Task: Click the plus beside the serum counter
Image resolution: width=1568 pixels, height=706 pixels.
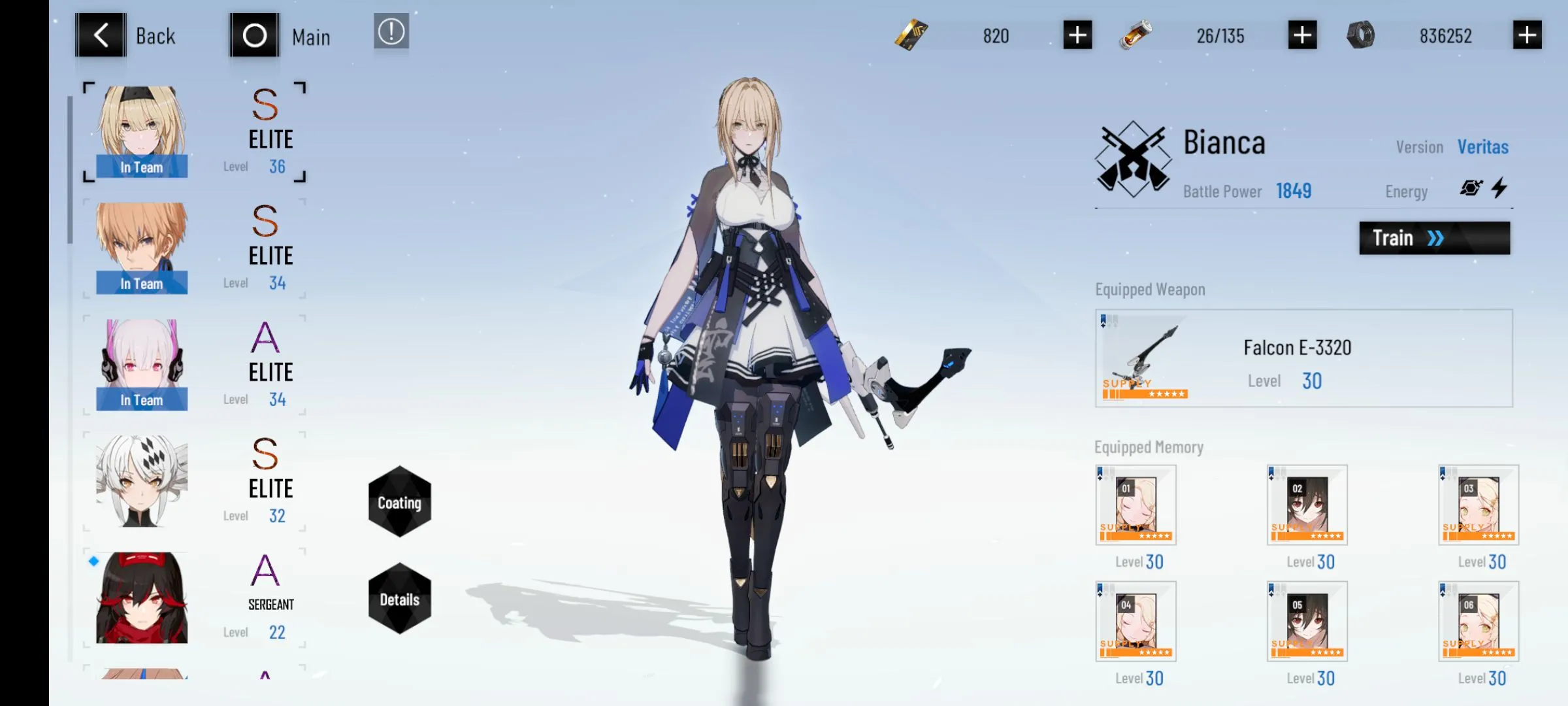Action: tap(1301, 36)
